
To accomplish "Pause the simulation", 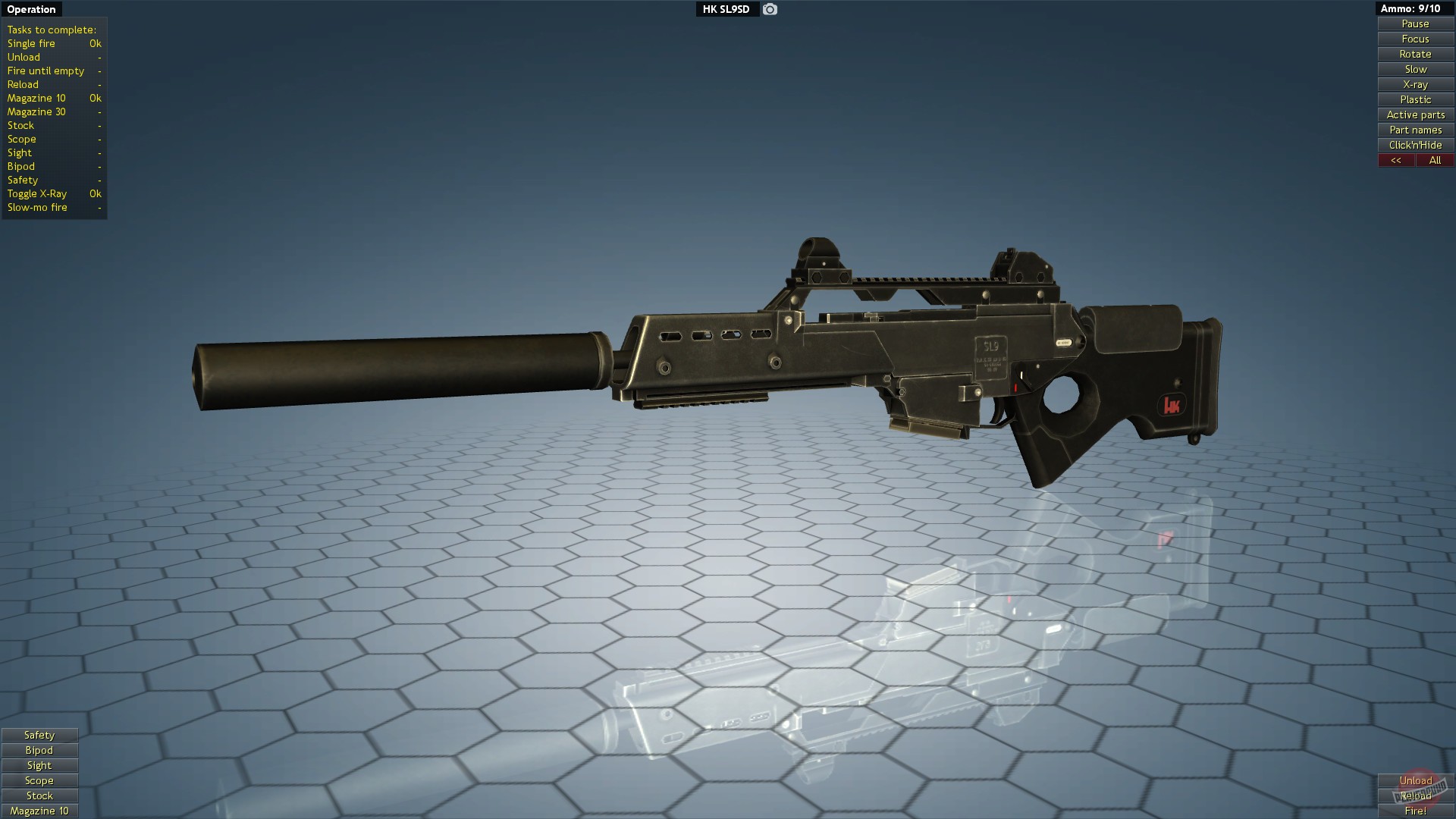I will tap(1414, 24).
